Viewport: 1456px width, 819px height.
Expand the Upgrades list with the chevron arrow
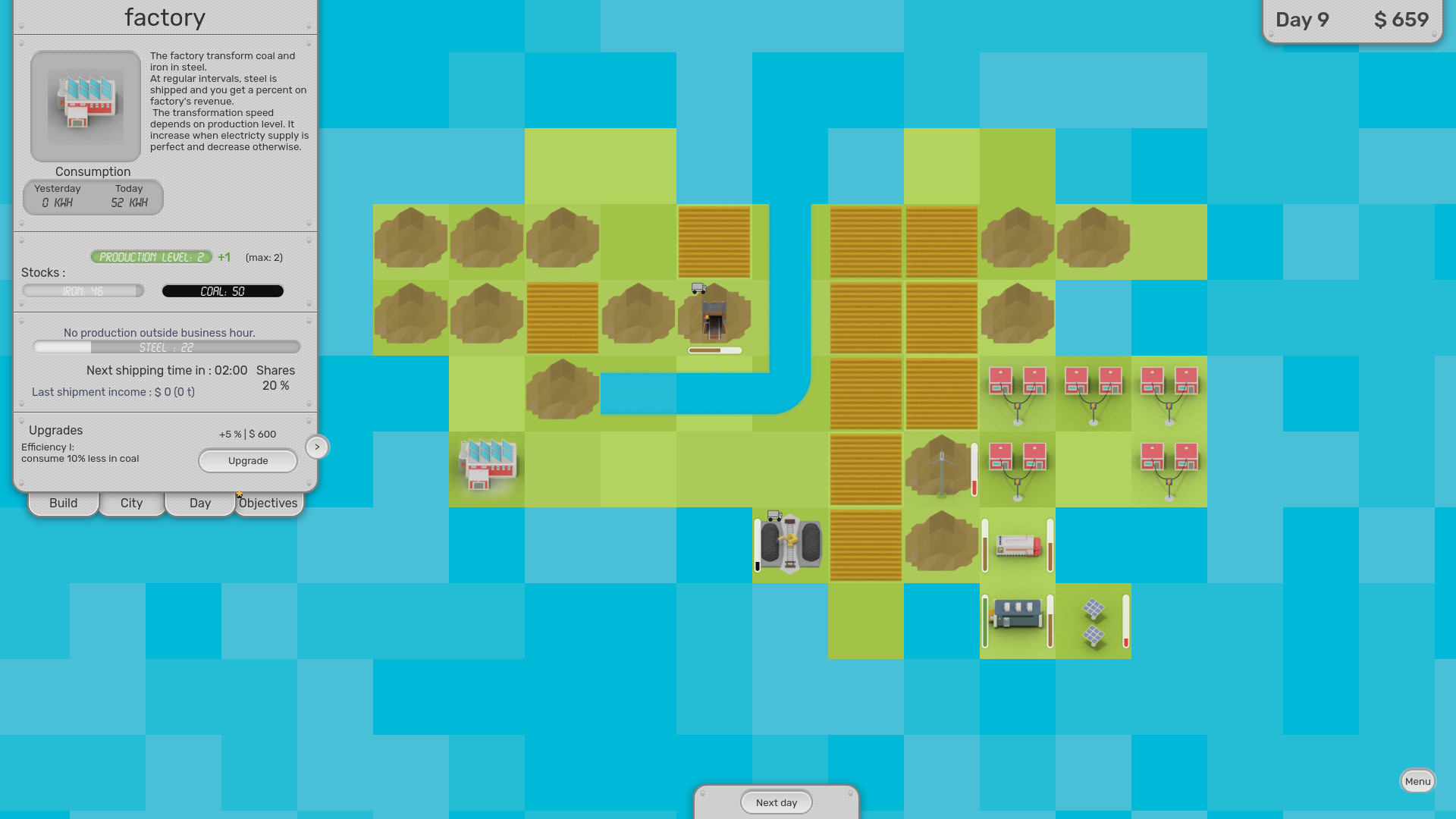pyautogui.click(x=317, y=447)
